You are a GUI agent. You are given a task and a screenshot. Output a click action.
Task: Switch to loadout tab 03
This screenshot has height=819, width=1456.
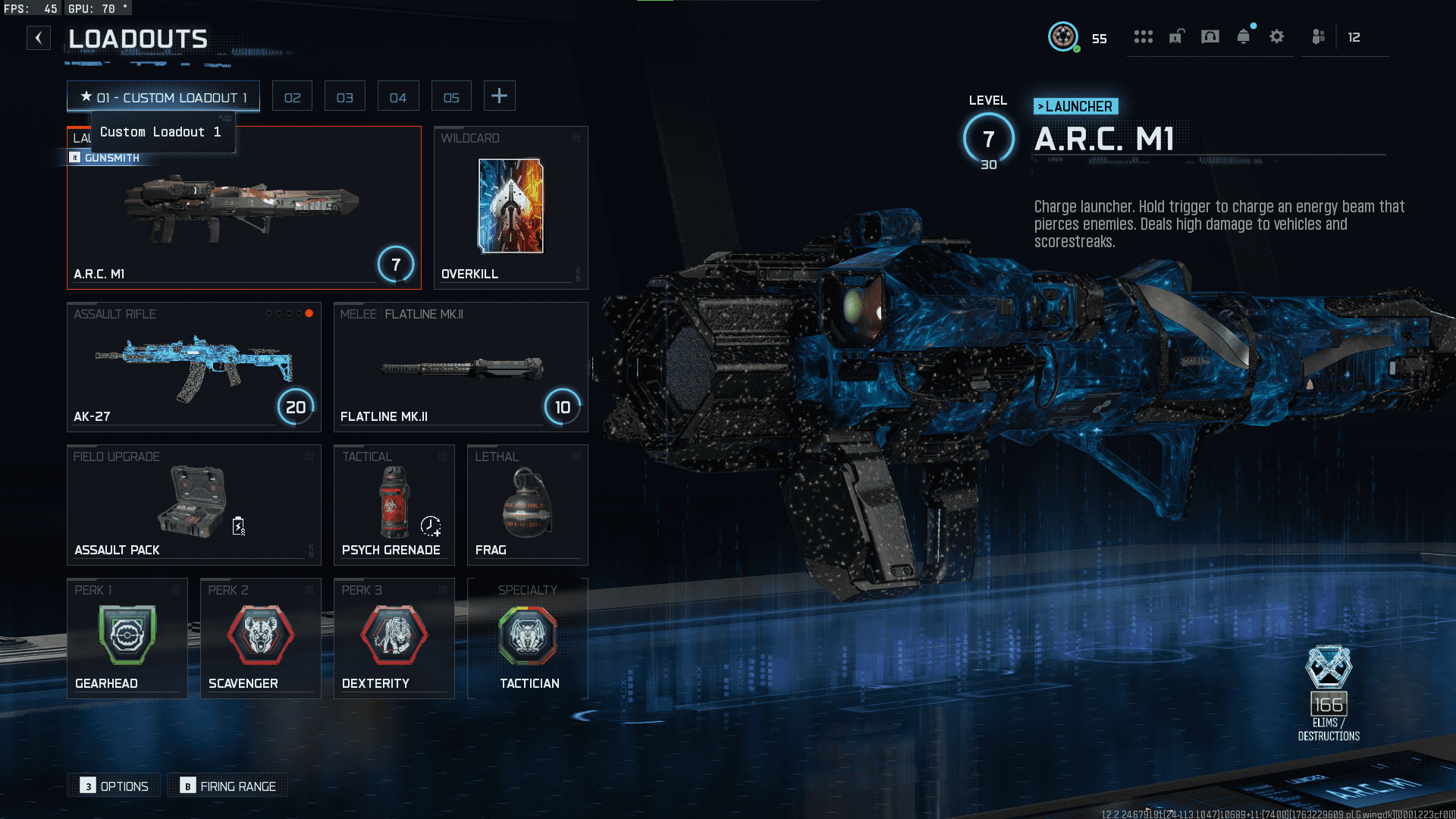345,97
